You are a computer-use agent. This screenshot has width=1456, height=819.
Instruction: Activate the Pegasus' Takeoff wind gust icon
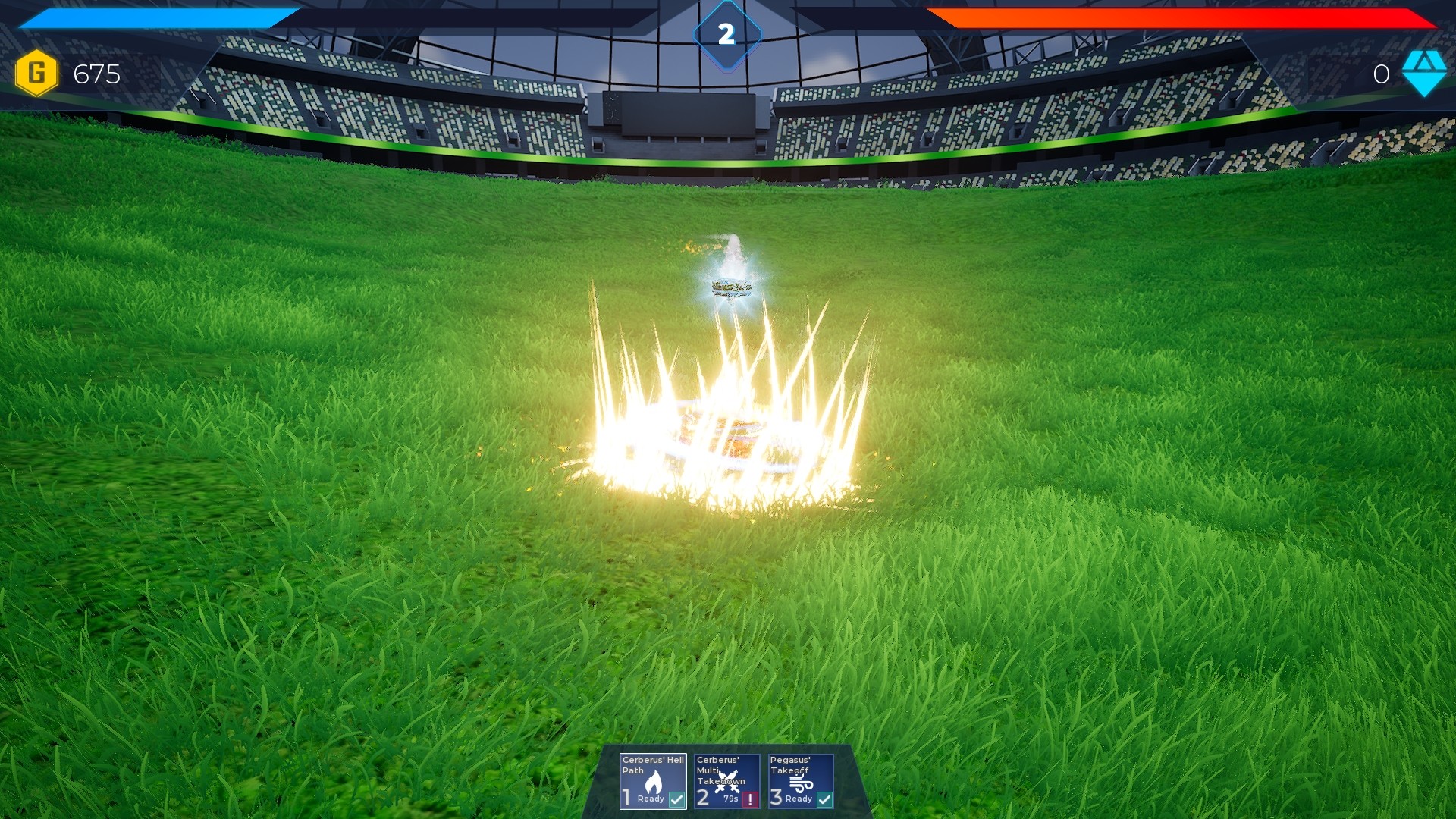point(802,783)
